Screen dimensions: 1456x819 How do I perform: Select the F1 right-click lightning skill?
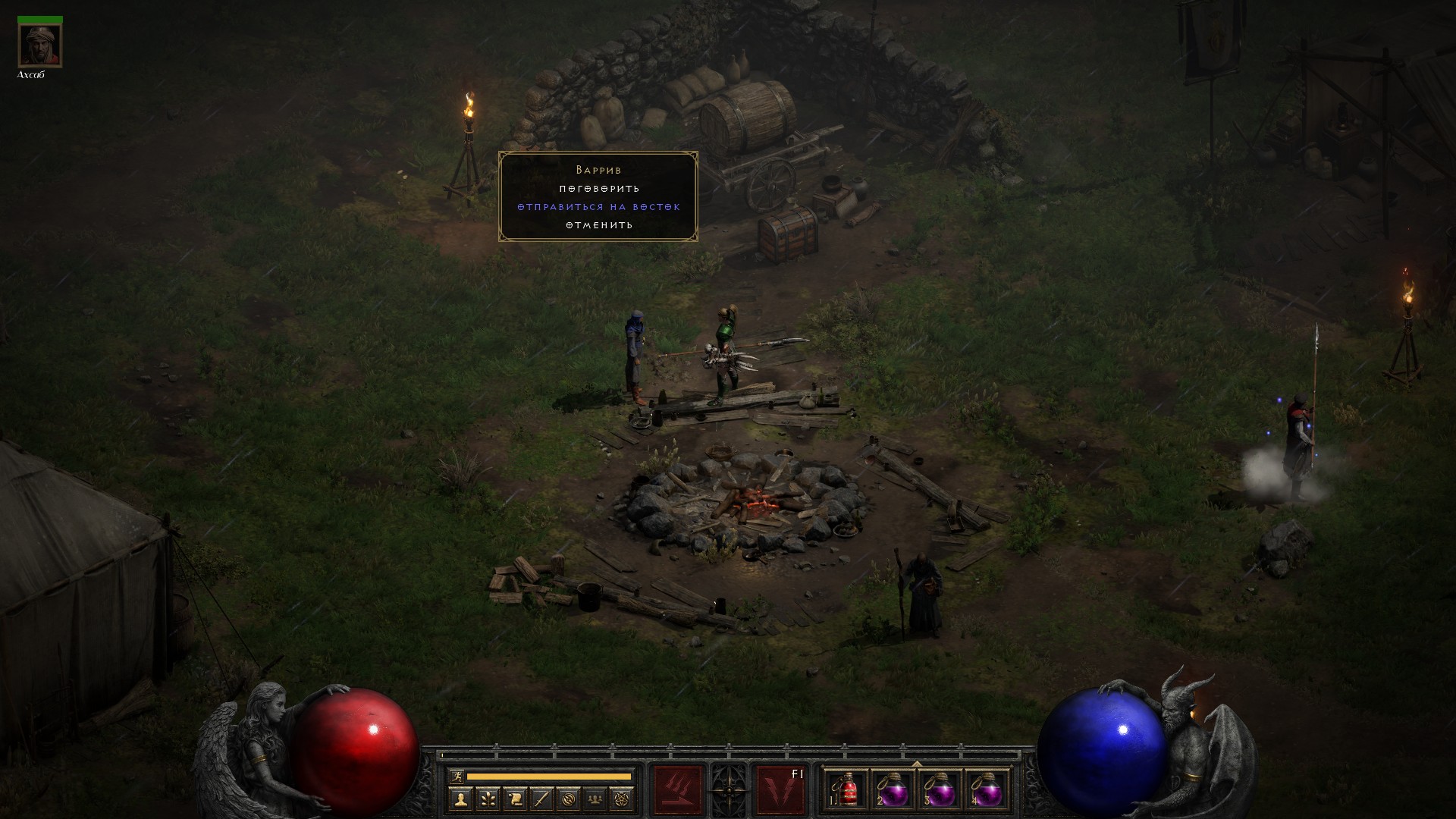click(781, 790)
